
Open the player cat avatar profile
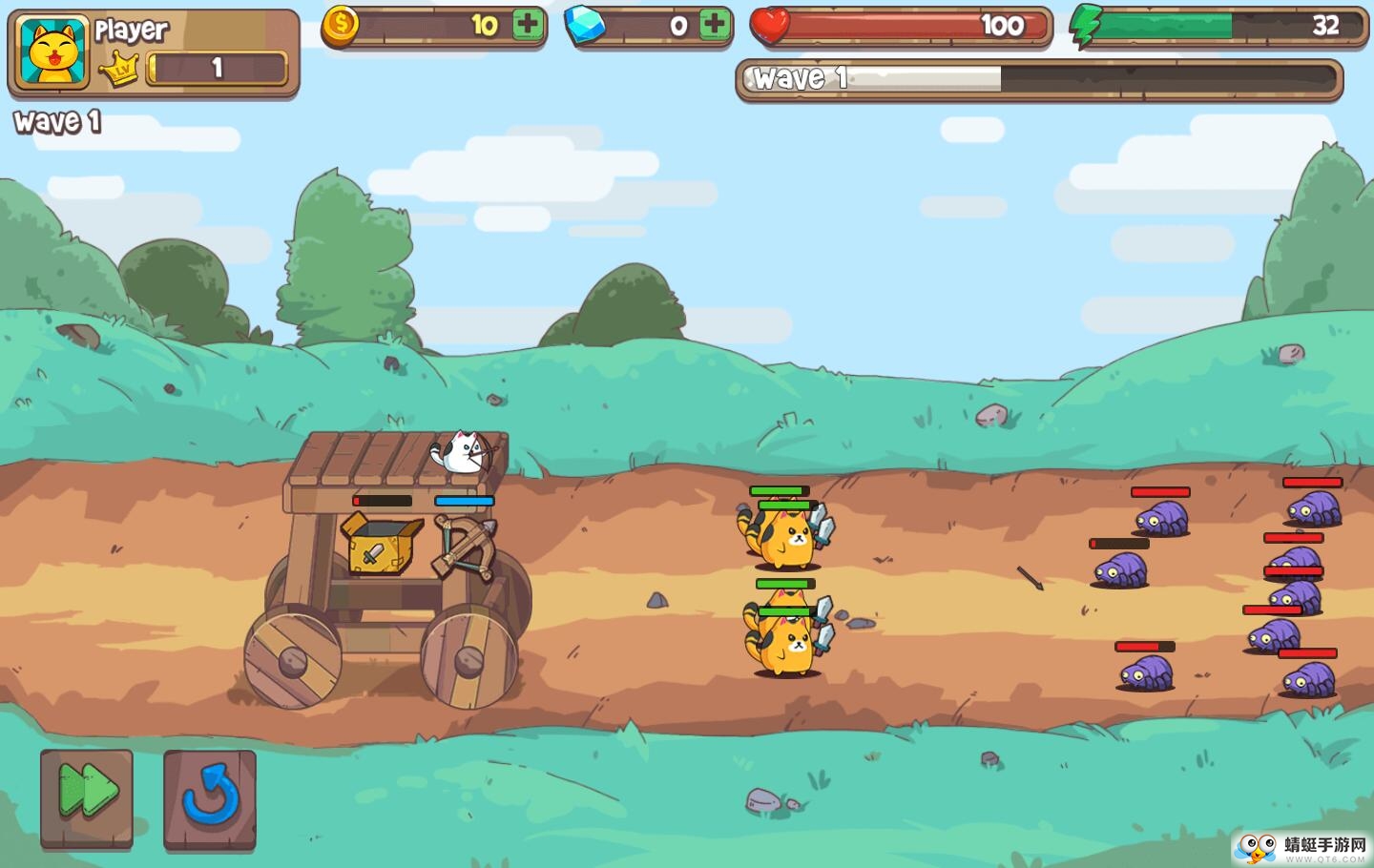coord(52,53)
